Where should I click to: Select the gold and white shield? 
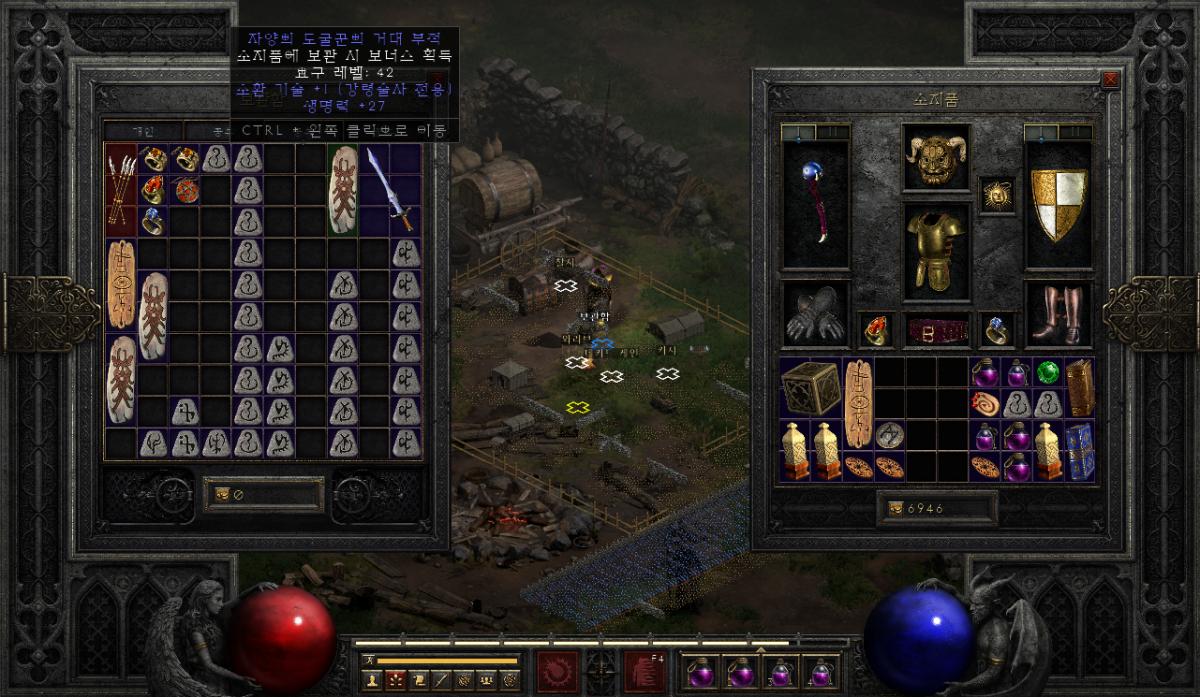click(x=1058, y=204)
